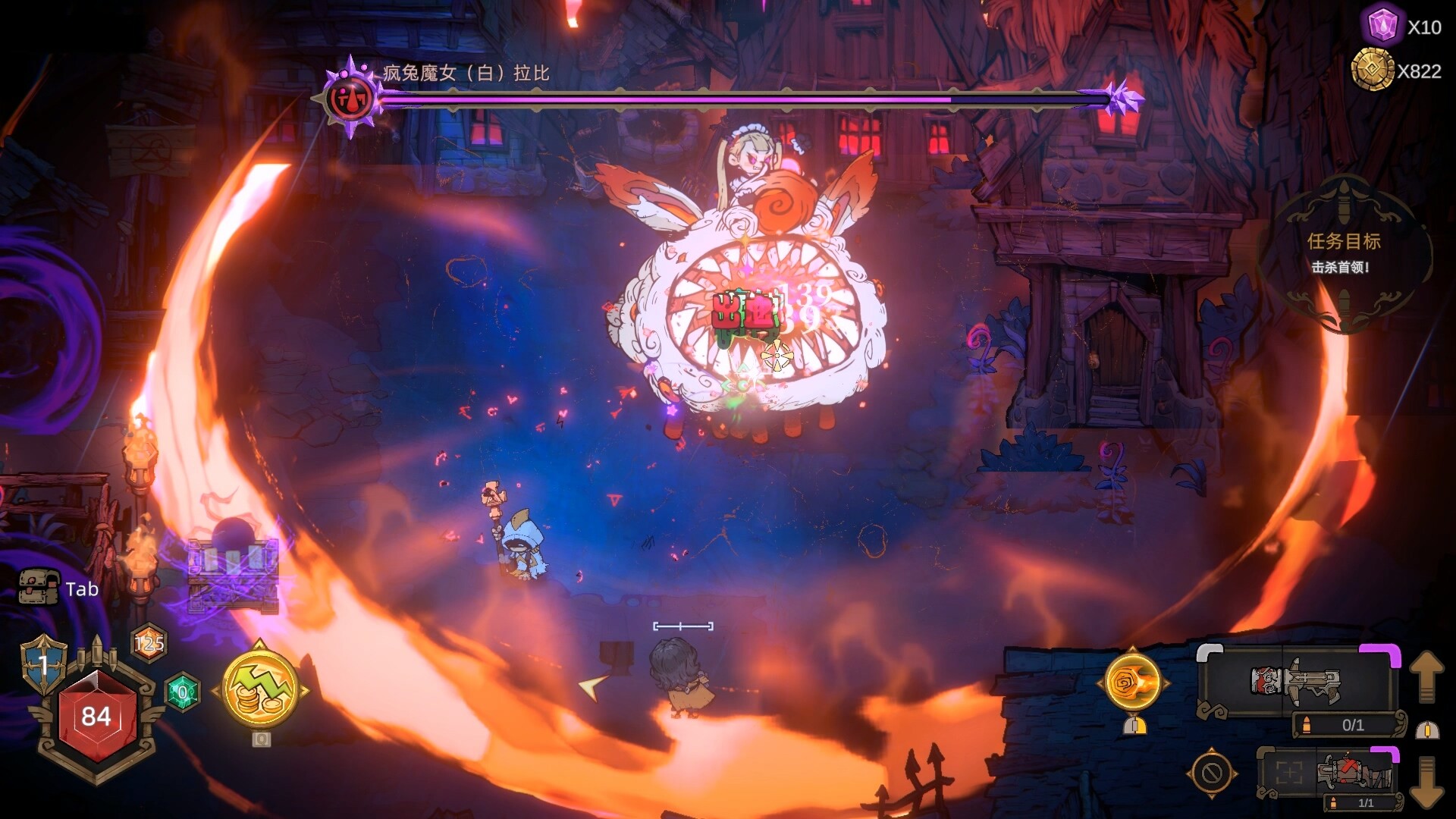Select the rose crossbow weapon slot

(x=1298, y=682)
